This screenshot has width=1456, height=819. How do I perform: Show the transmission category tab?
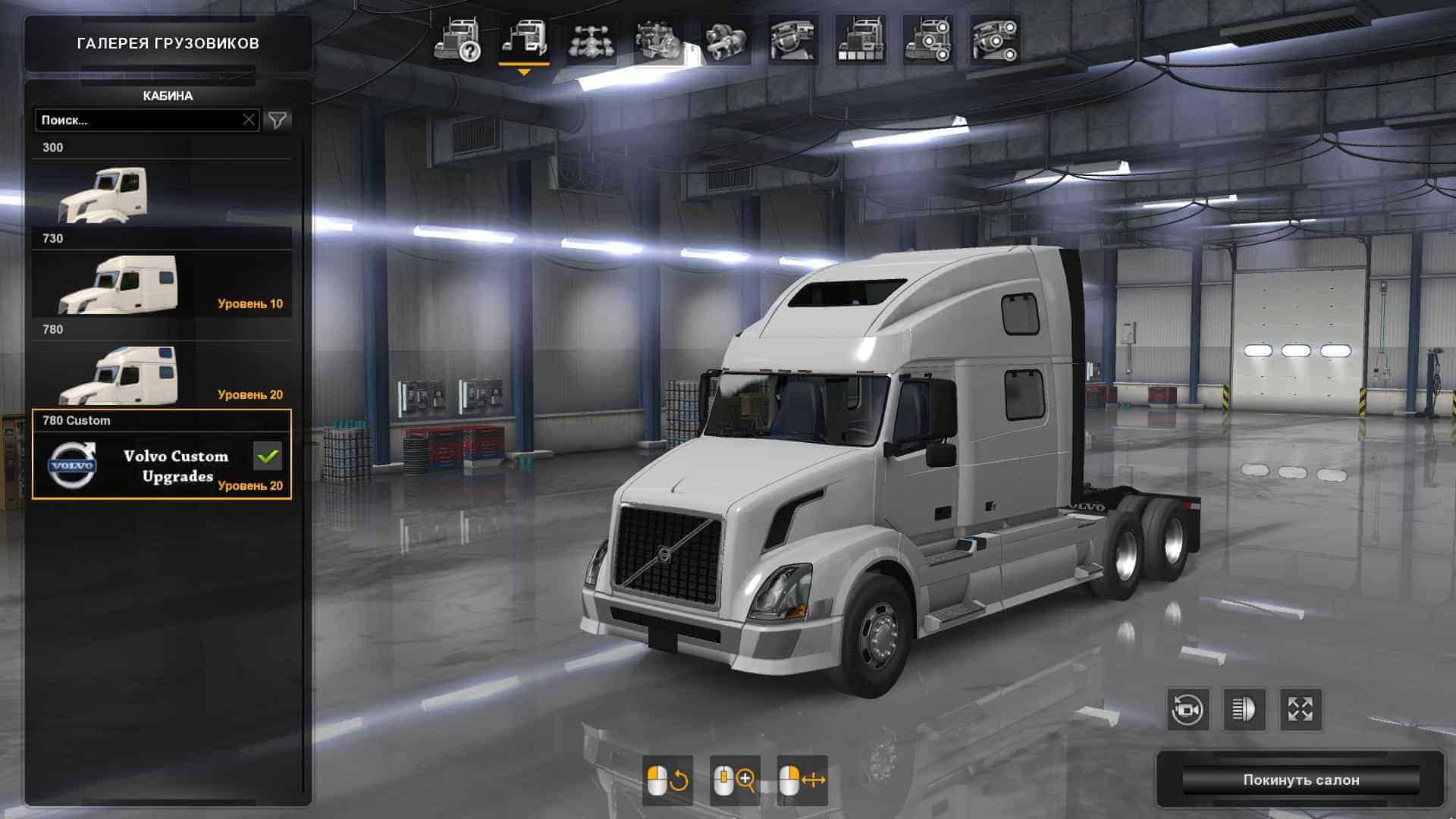pyautogui.click(x=726, y=40)
